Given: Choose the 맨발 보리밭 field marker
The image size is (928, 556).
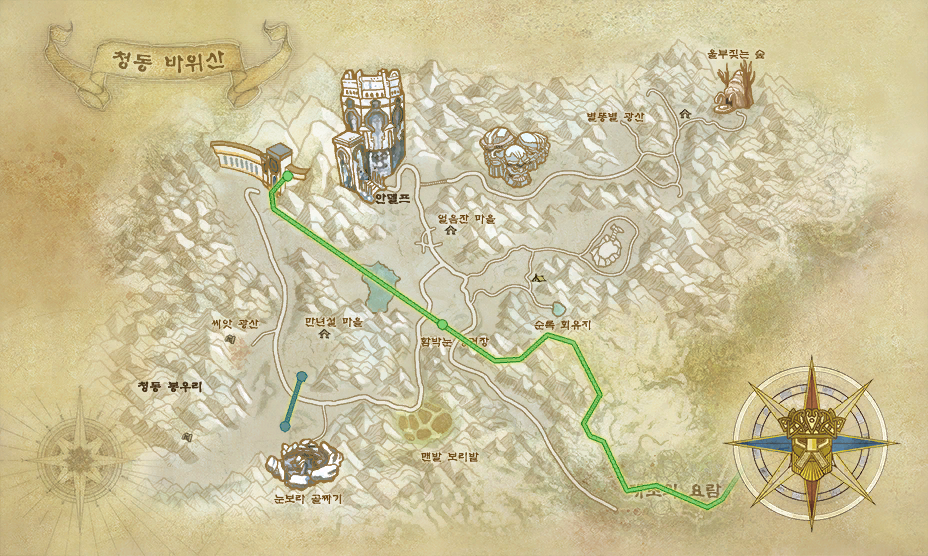Looking at the screenshot, I should [x=430, y=426].
